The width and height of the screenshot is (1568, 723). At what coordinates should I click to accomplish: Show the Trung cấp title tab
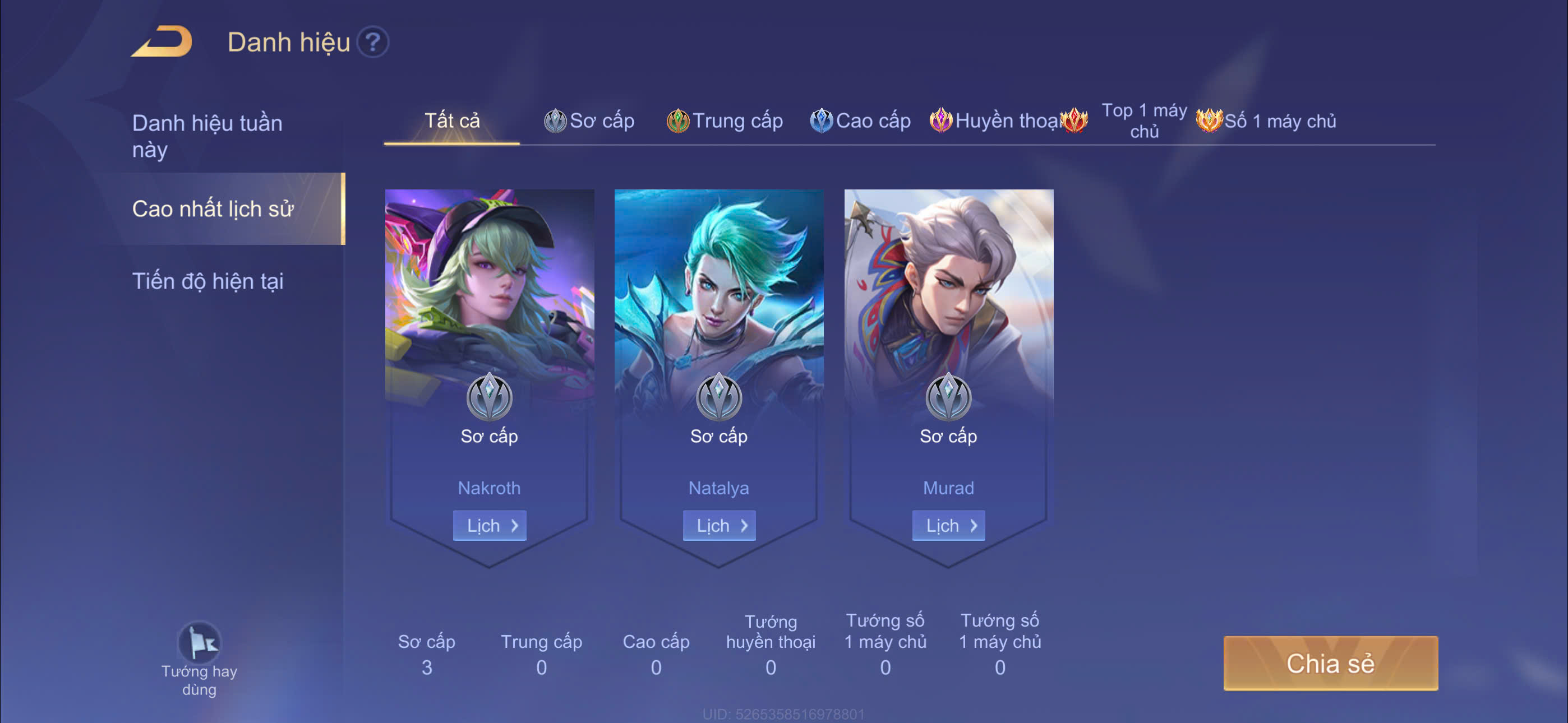pyautogui.click(x=725, y=121)
